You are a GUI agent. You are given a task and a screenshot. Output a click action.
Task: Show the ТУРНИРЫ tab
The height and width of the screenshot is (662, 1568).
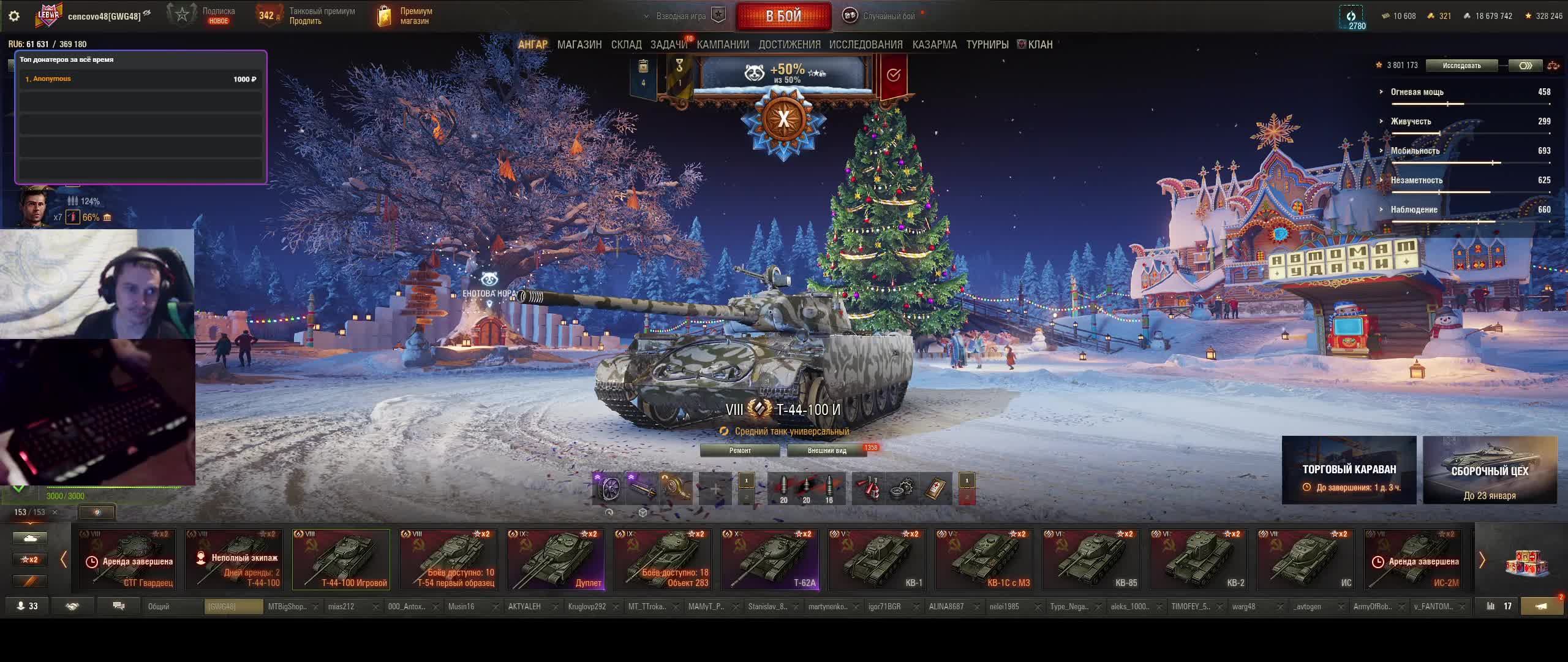coord(987,45)
